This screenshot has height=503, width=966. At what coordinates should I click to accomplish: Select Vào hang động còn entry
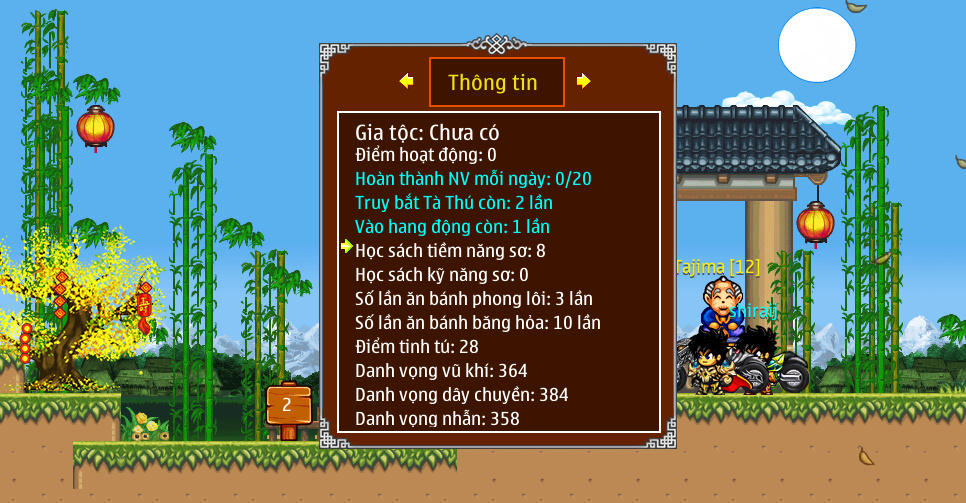(x=452, y=227)
